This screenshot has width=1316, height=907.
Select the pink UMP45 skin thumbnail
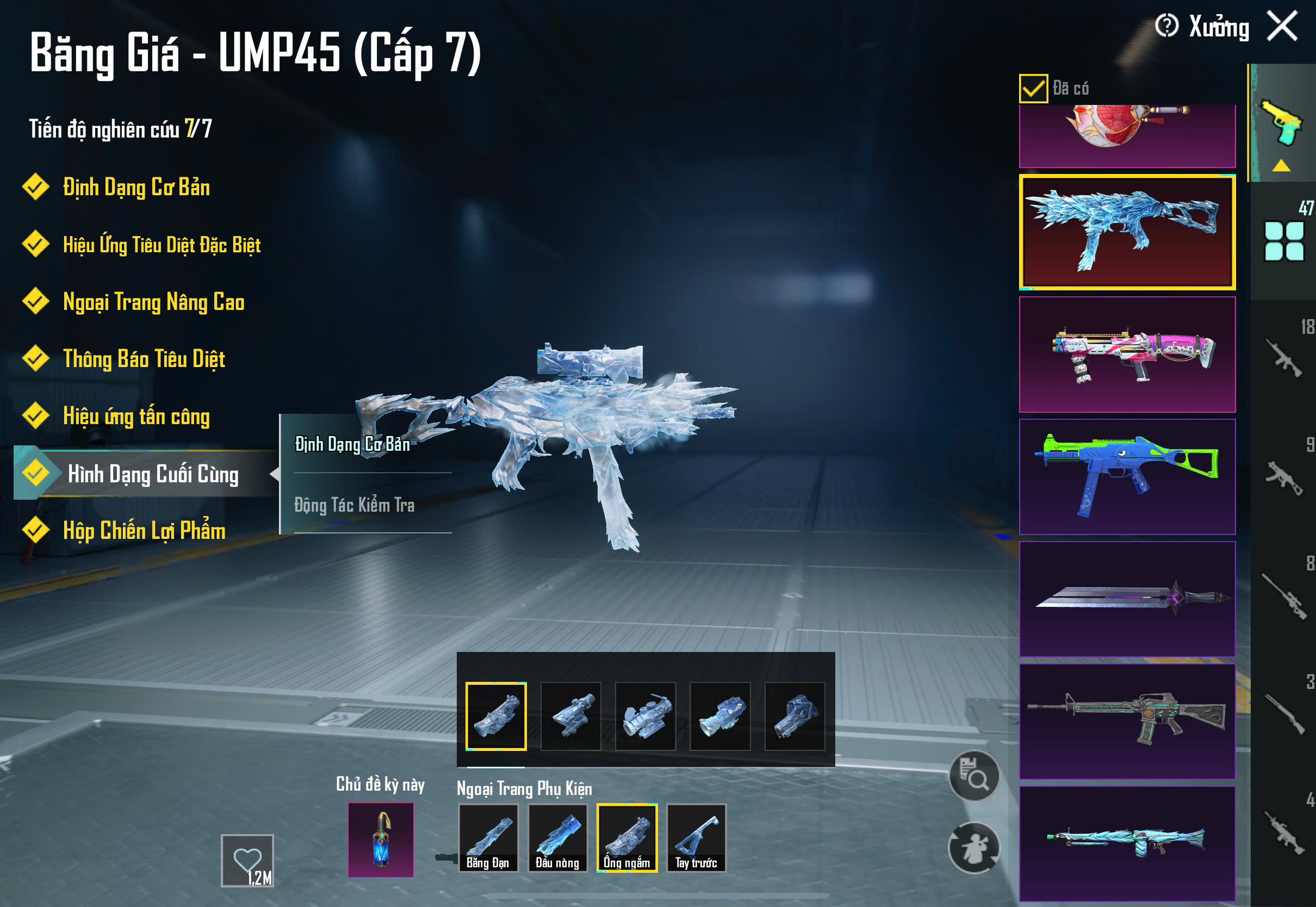click(1127, 355)
